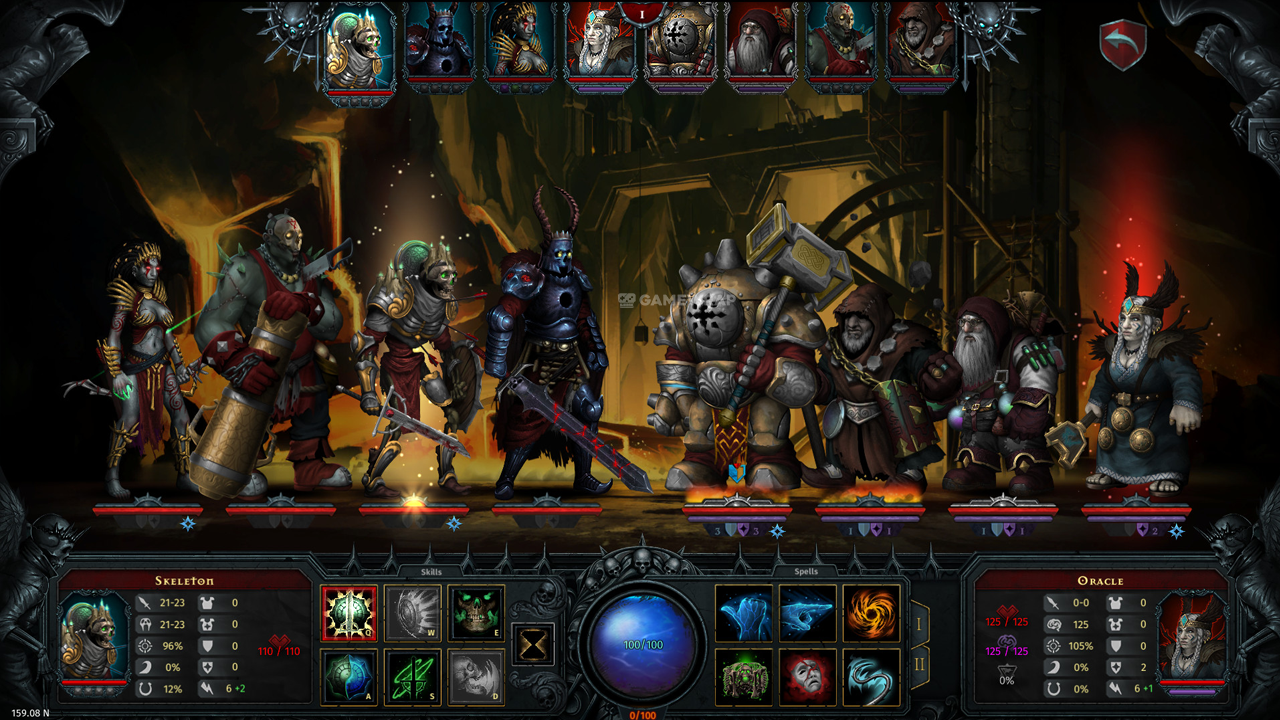This screenshot has height=720, width=1280.
Task: Click the Oracle target portrait panel
Action: 1189,635
